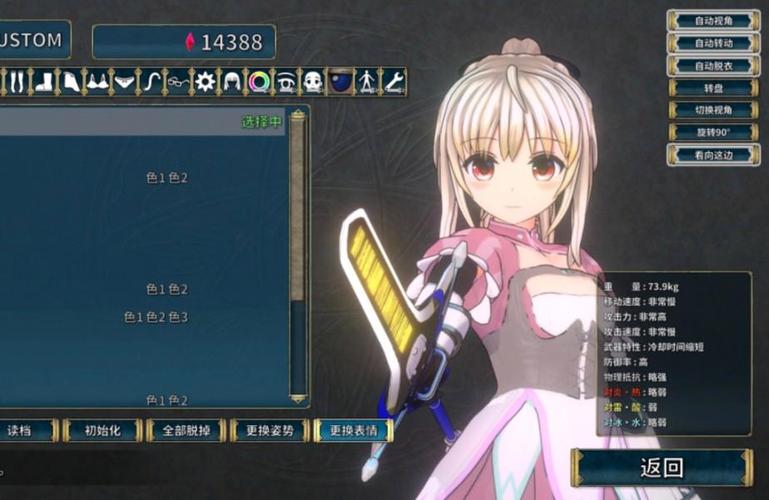This screenshot has width=769, height=500.
Task: Select the gear icon category tab
Action: pyautogui.click(x=205, y=81)
